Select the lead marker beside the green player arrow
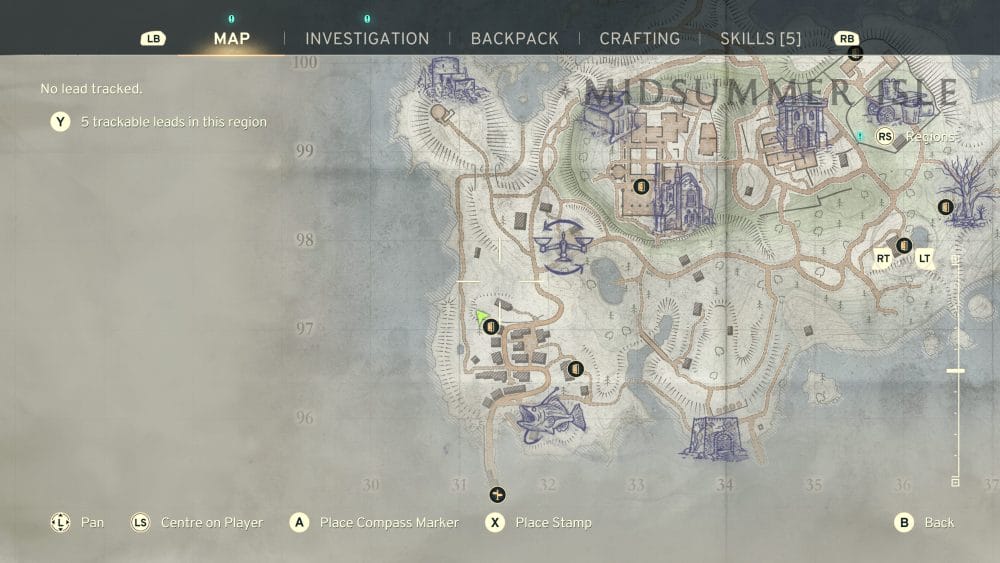The image size is (1000, 563). 490,327
